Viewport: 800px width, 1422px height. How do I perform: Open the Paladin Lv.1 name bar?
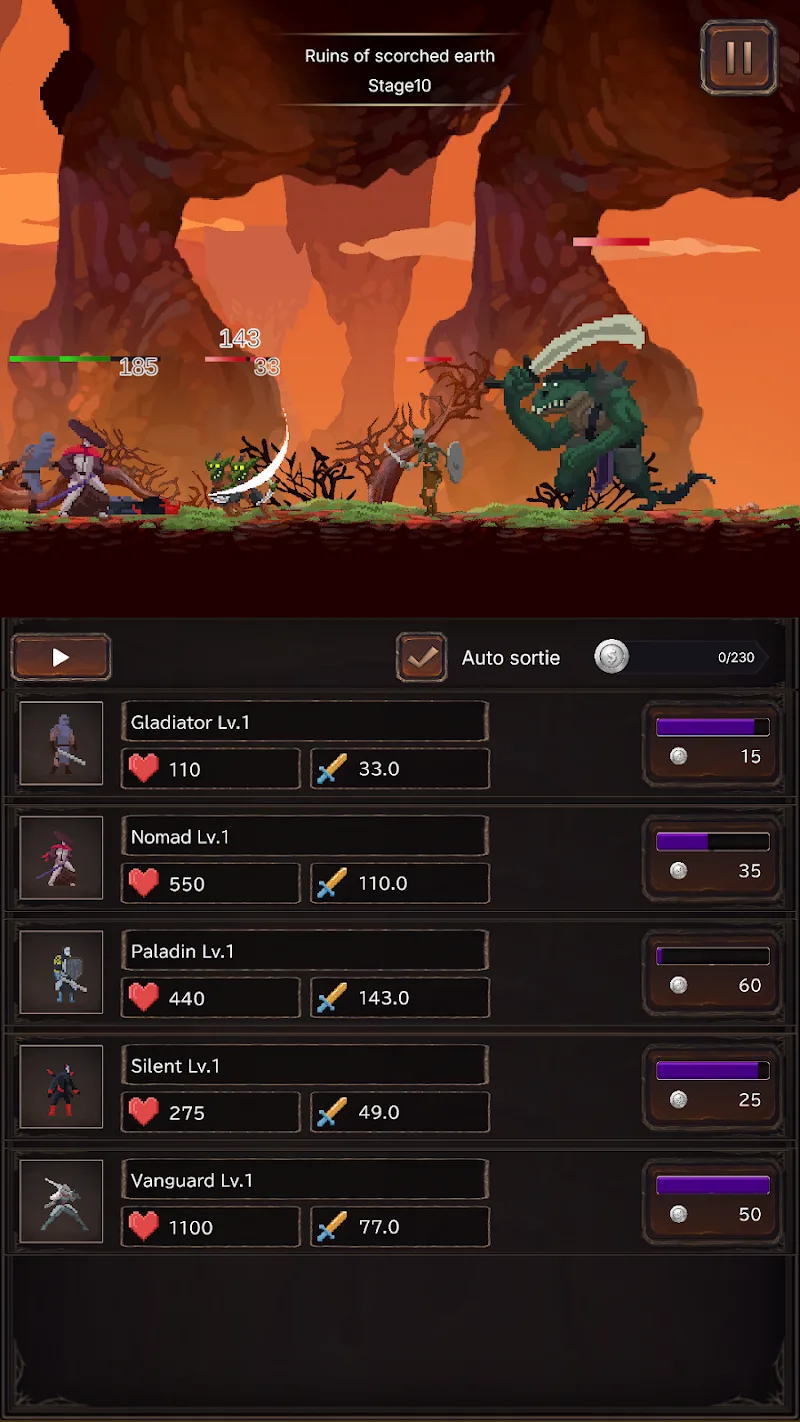pyautogui.click(x=305, y=951)
